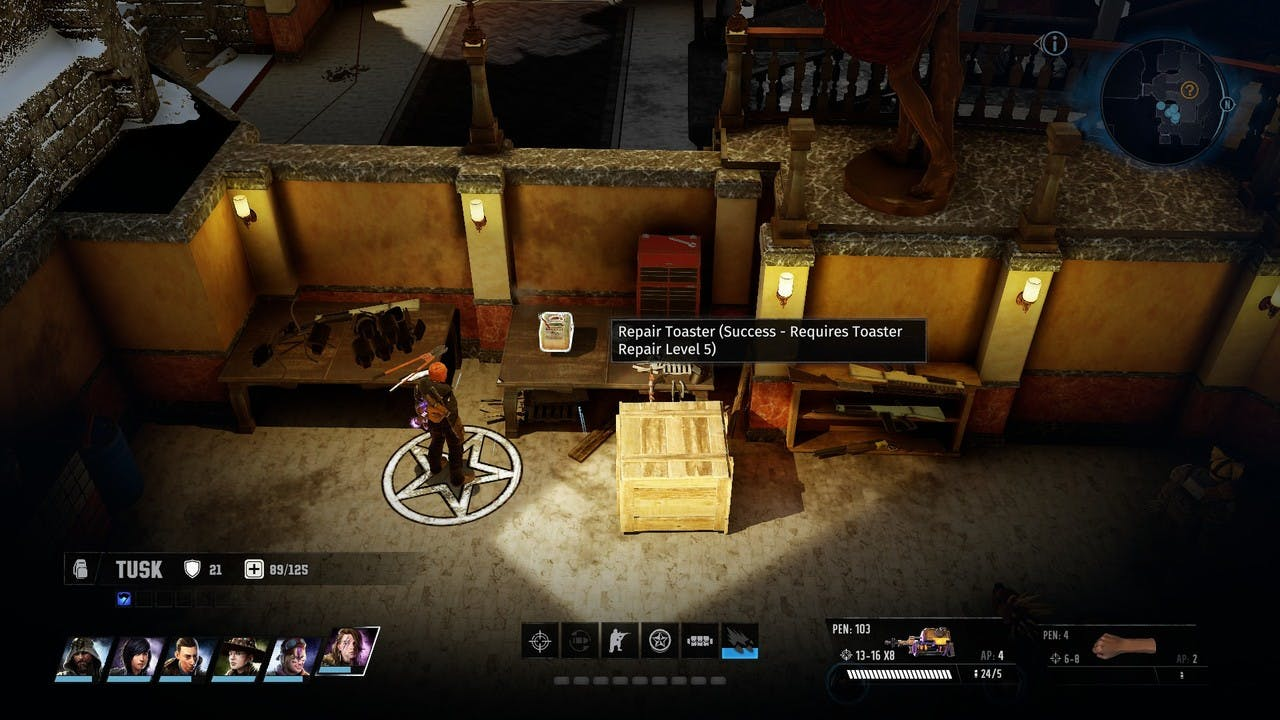
Task: Activate the crosshair precision strike ability
Action: (x=540, y=640)
